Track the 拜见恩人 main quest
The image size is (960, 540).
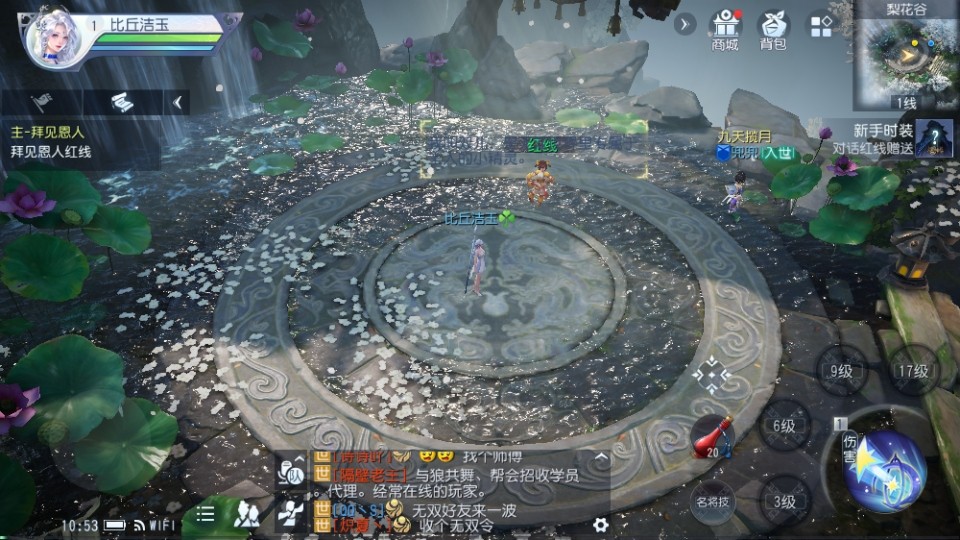coord(60,141)
